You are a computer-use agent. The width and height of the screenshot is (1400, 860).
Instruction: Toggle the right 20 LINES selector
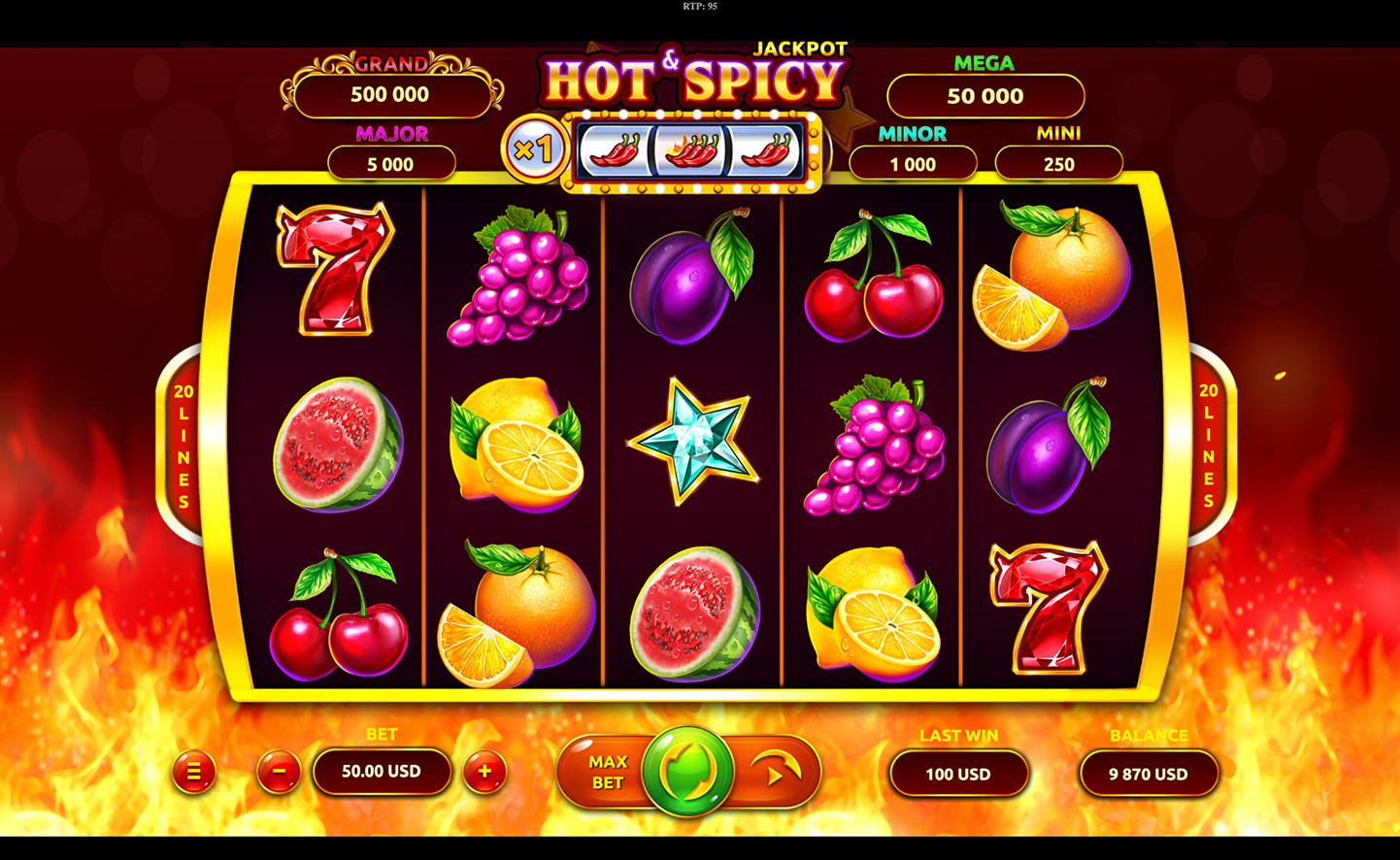1209,447
